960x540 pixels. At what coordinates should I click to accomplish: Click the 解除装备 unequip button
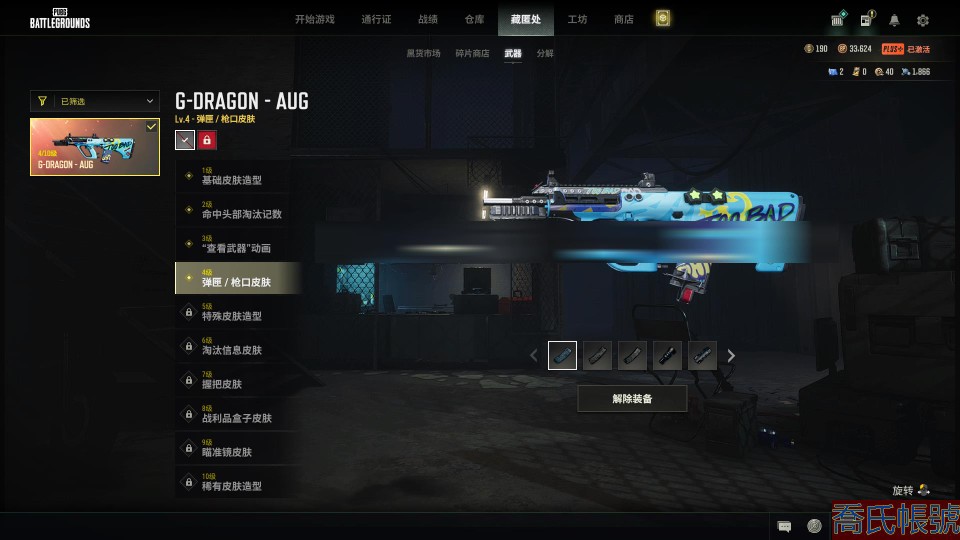point(632,399)
